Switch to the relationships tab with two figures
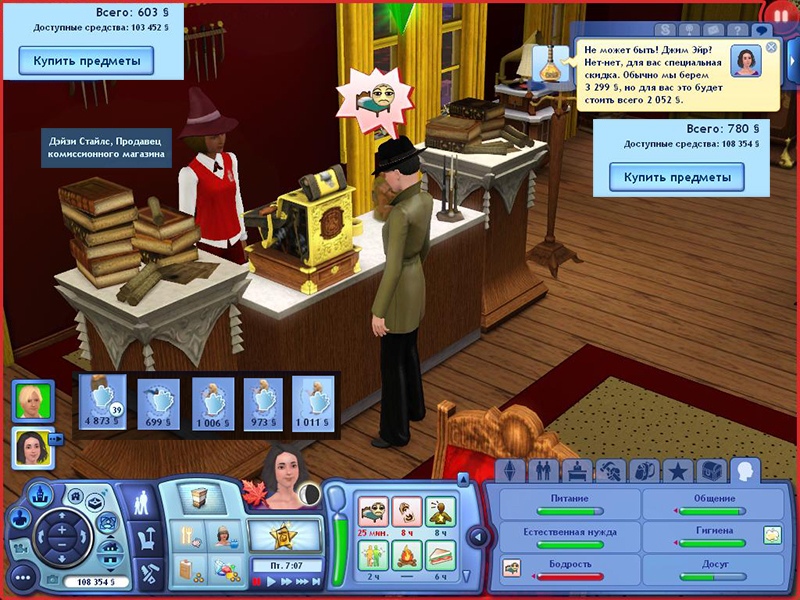 tap(544, 470)
